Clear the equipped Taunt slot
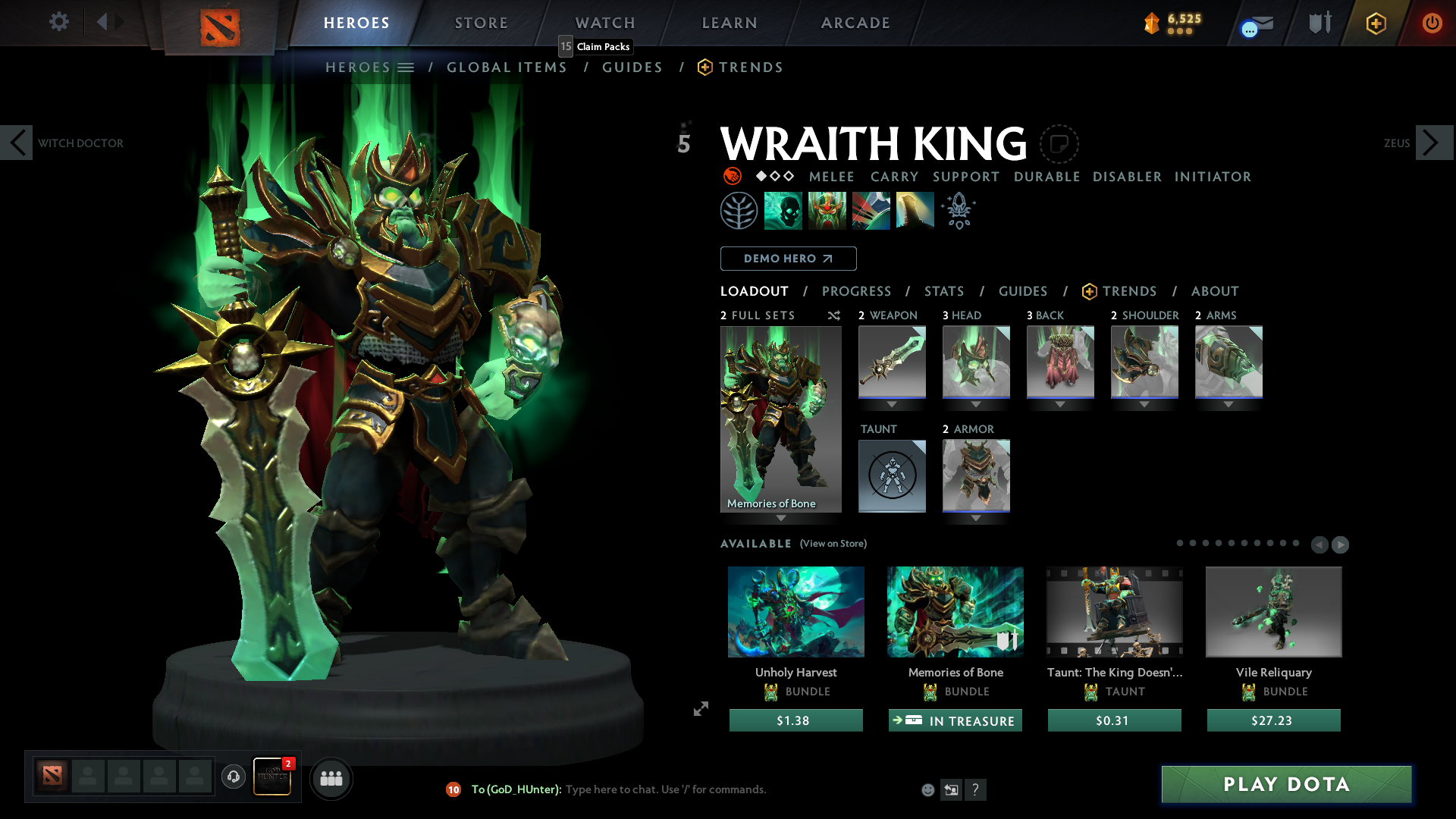Image resolution: width=1456 pixels, height=819 pixels. pos(892,476)
